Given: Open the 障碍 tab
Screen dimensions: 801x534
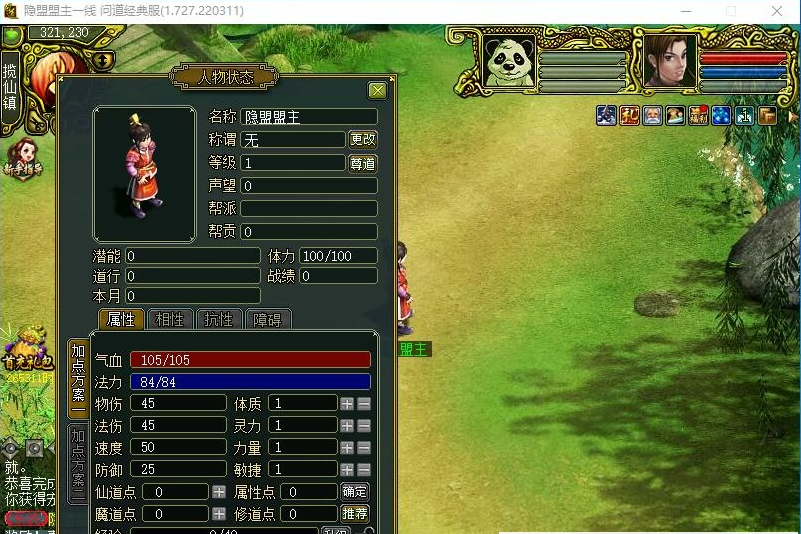Looking at the screenshot, I should click(268, 320).
